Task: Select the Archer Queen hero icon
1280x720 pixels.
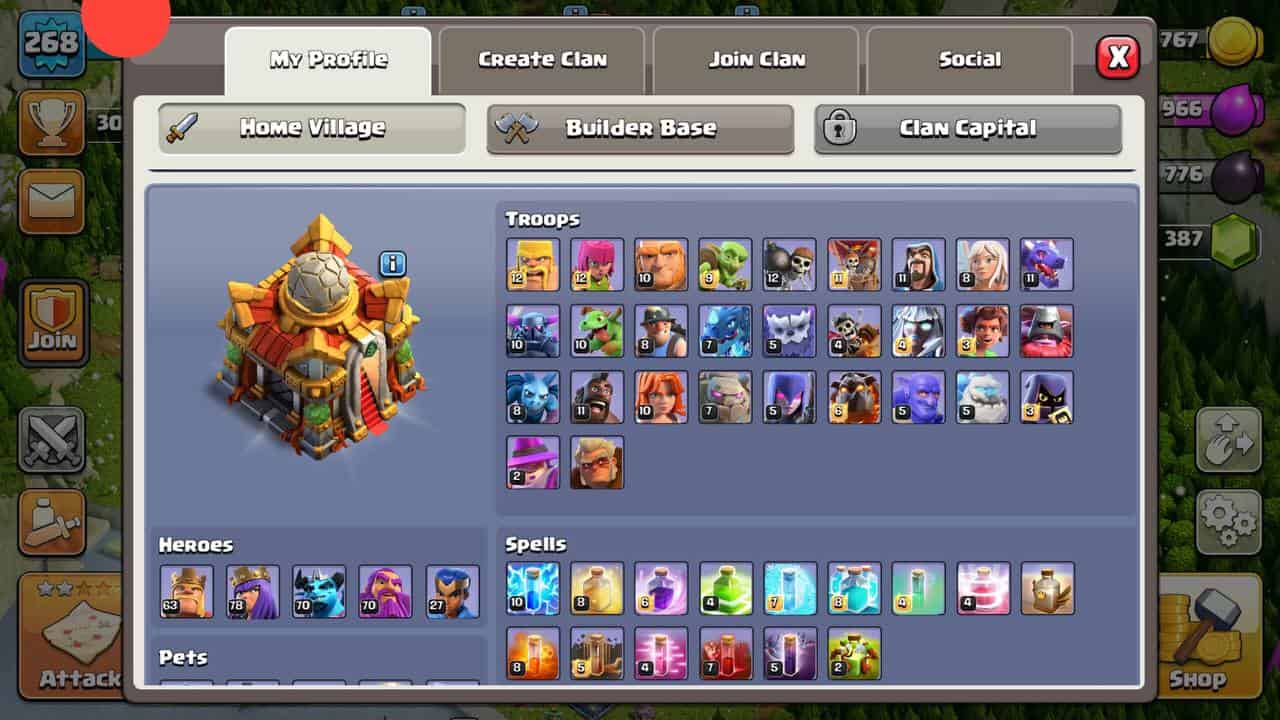Action: pyautogui.click(x=252, y=591)
